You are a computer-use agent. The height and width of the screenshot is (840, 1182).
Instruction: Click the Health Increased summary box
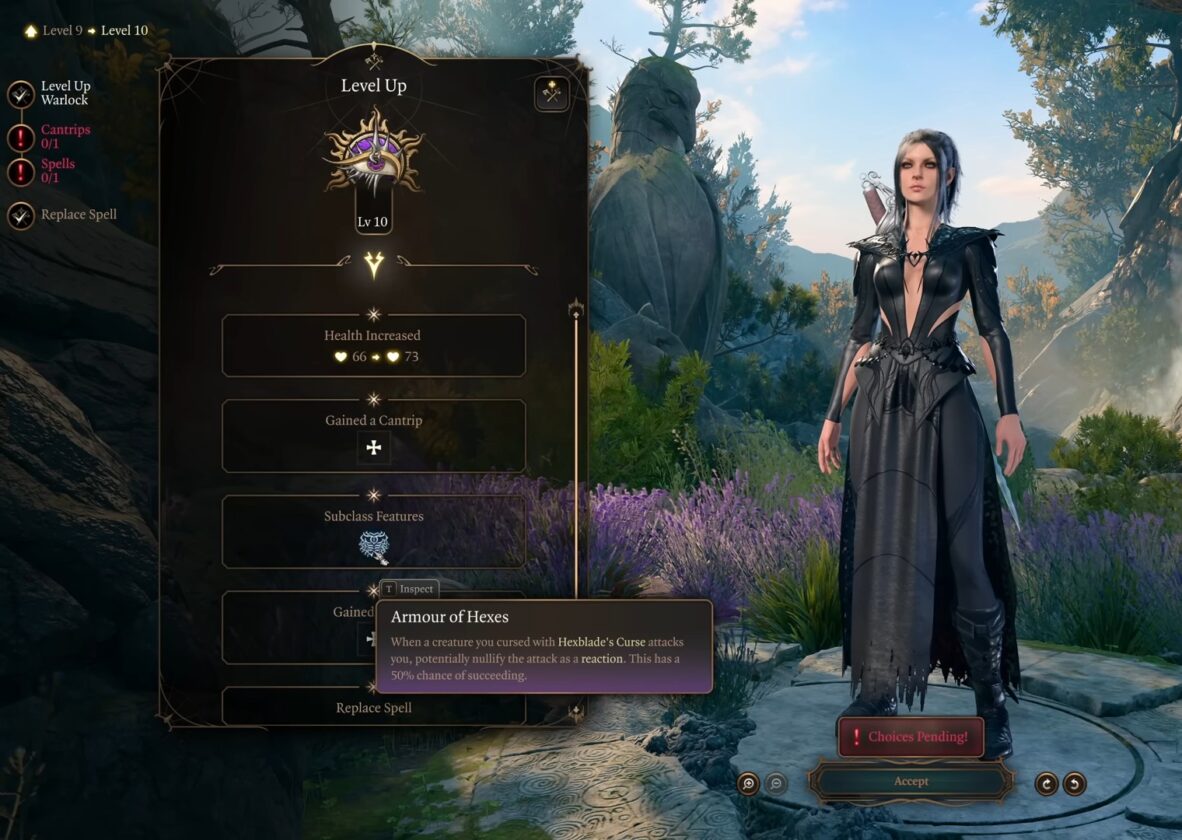click(x=374, y=345)
